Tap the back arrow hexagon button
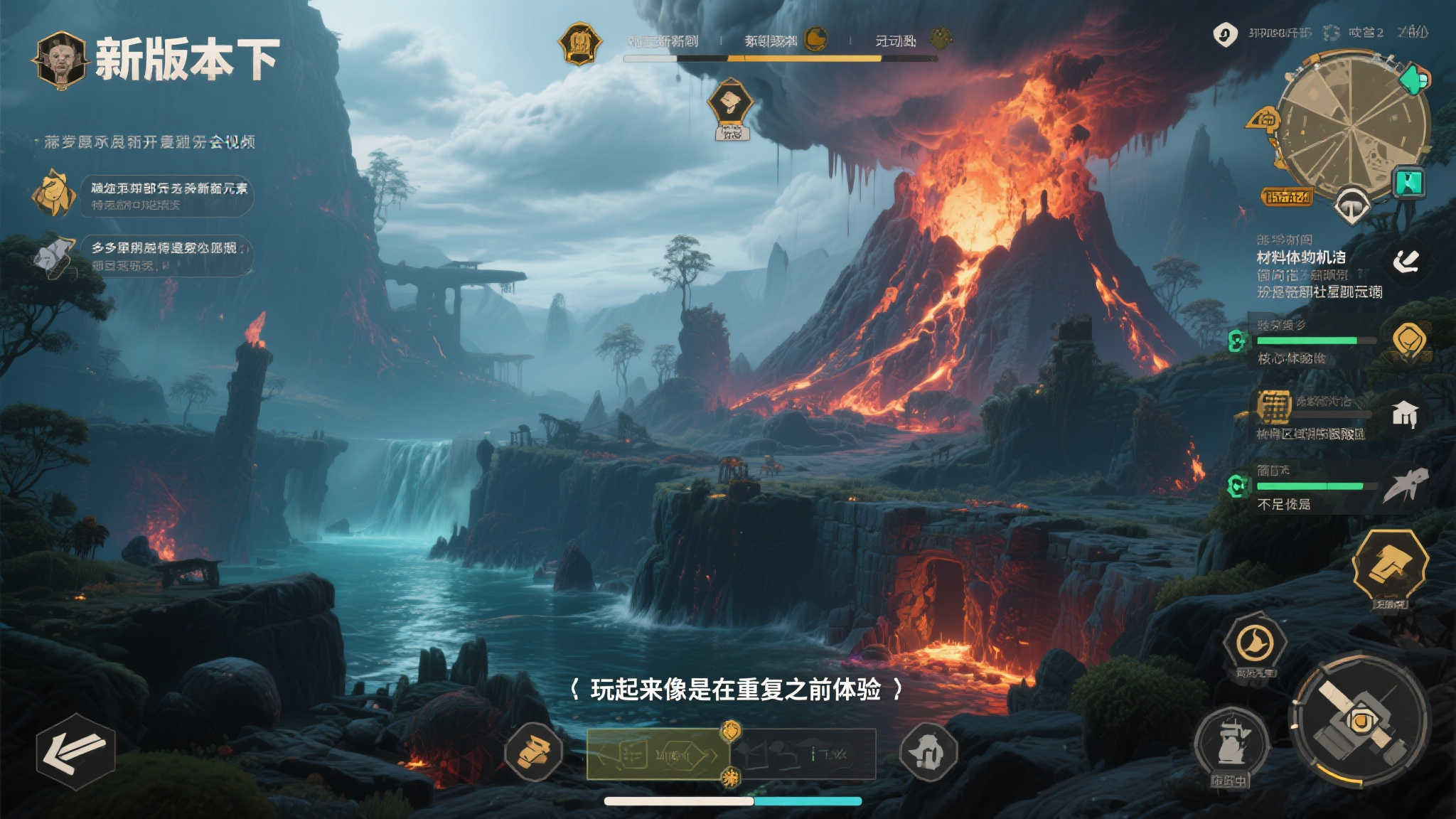 point(75,751)
